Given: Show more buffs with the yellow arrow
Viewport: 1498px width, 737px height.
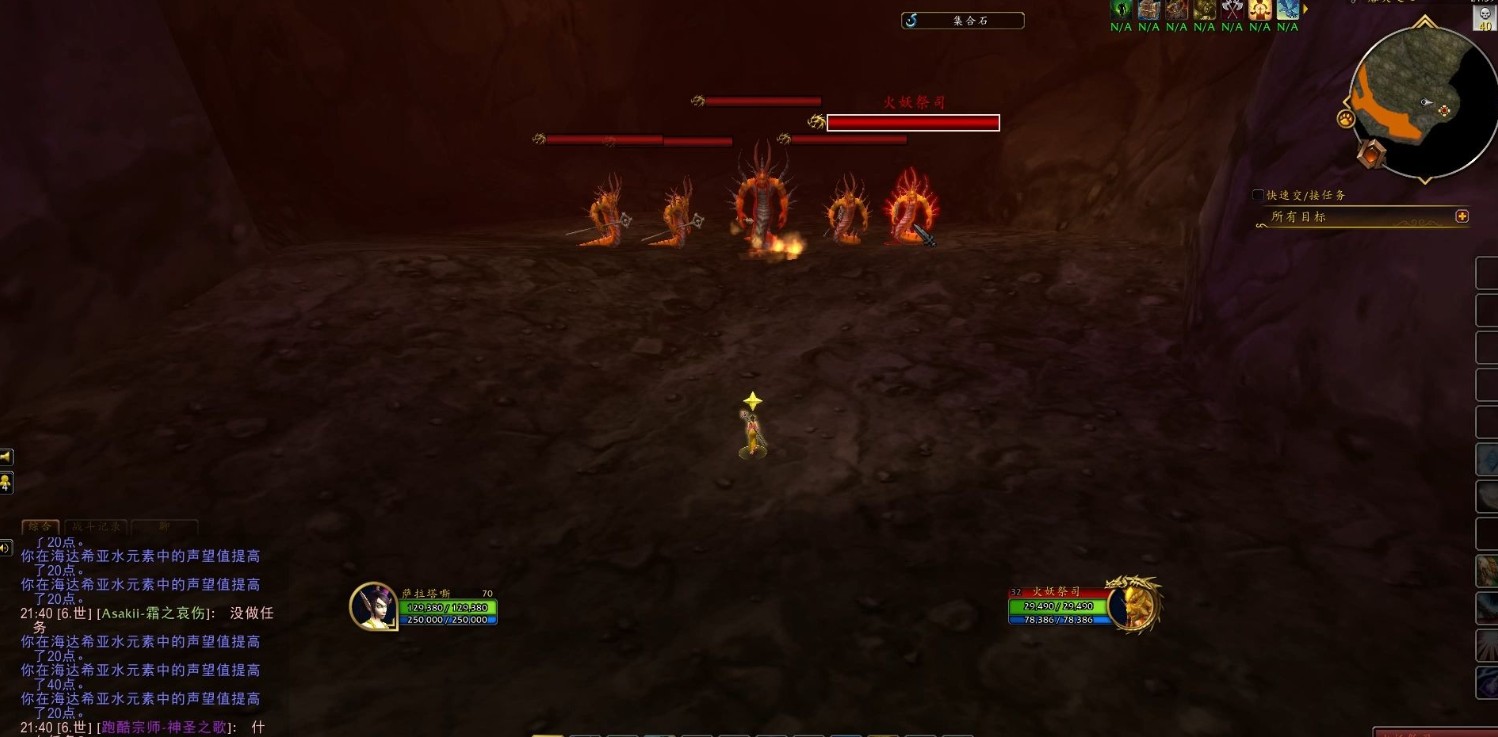Looking at the screenshot, I should coord(1304,10).
